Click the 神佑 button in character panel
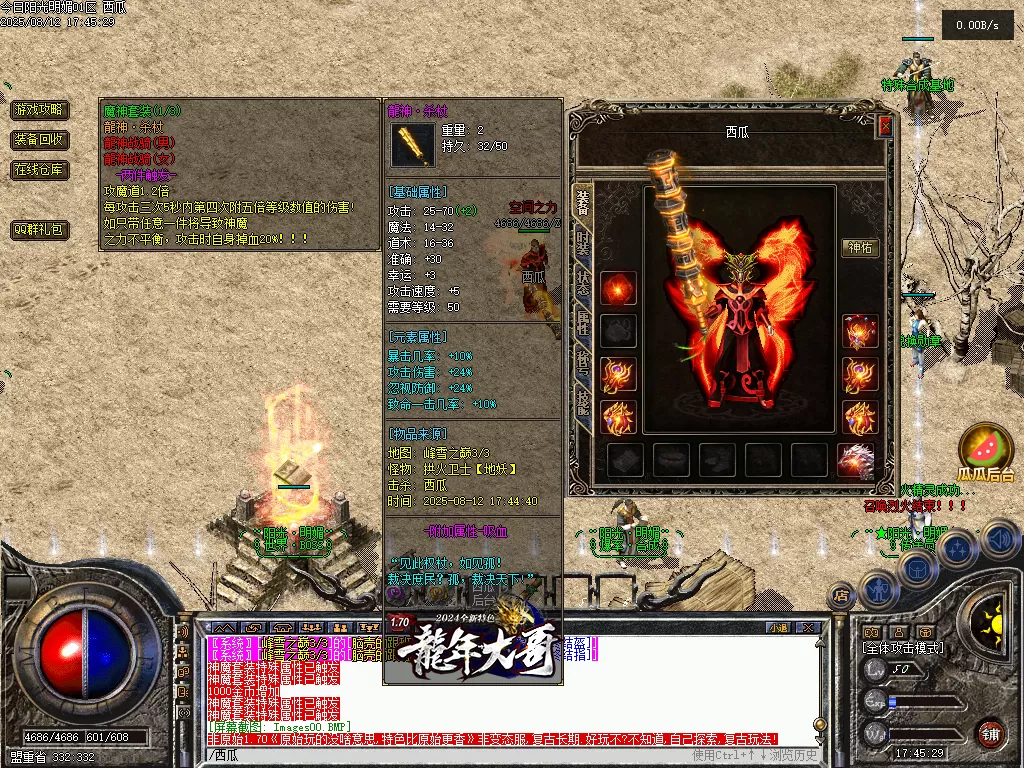The image size is (1024, 768). coord(860,248)
